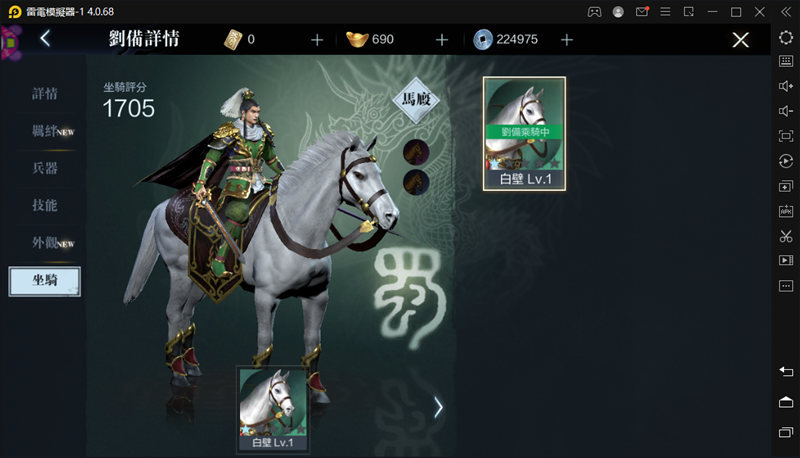Switch to the 技能 skills tab
The width and height of the screenshot is (800, 458).
pos(45,205)
